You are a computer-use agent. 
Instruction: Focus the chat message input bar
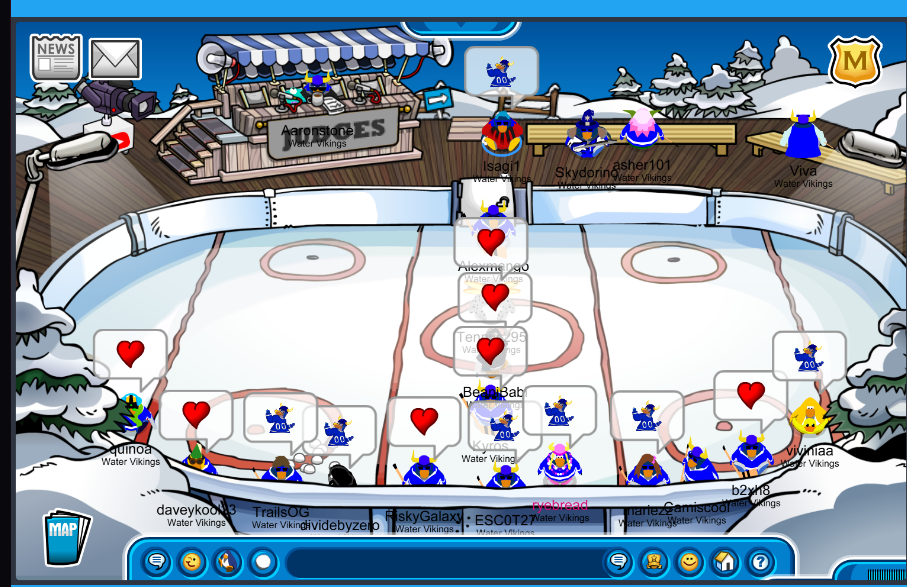click(x=440, y=562)
